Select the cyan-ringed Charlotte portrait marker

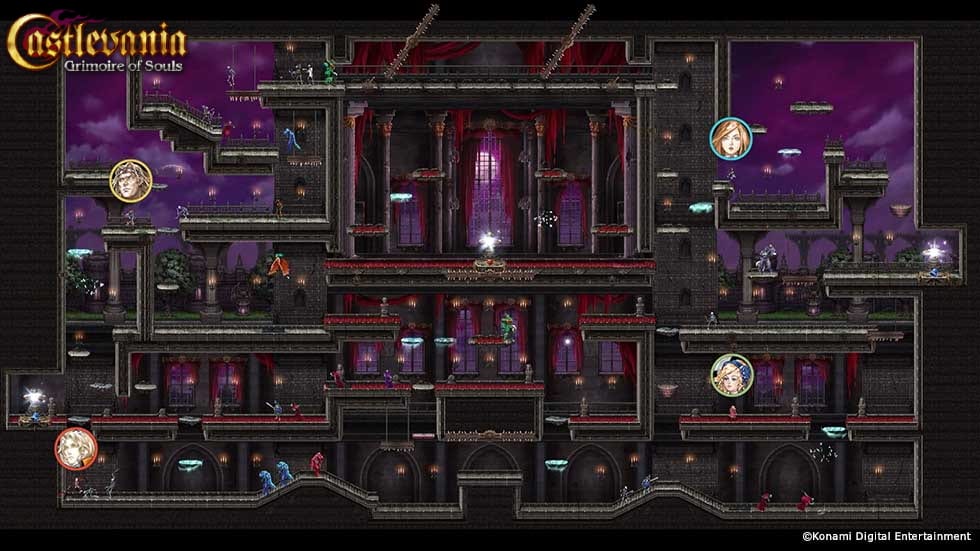[731, 139]
